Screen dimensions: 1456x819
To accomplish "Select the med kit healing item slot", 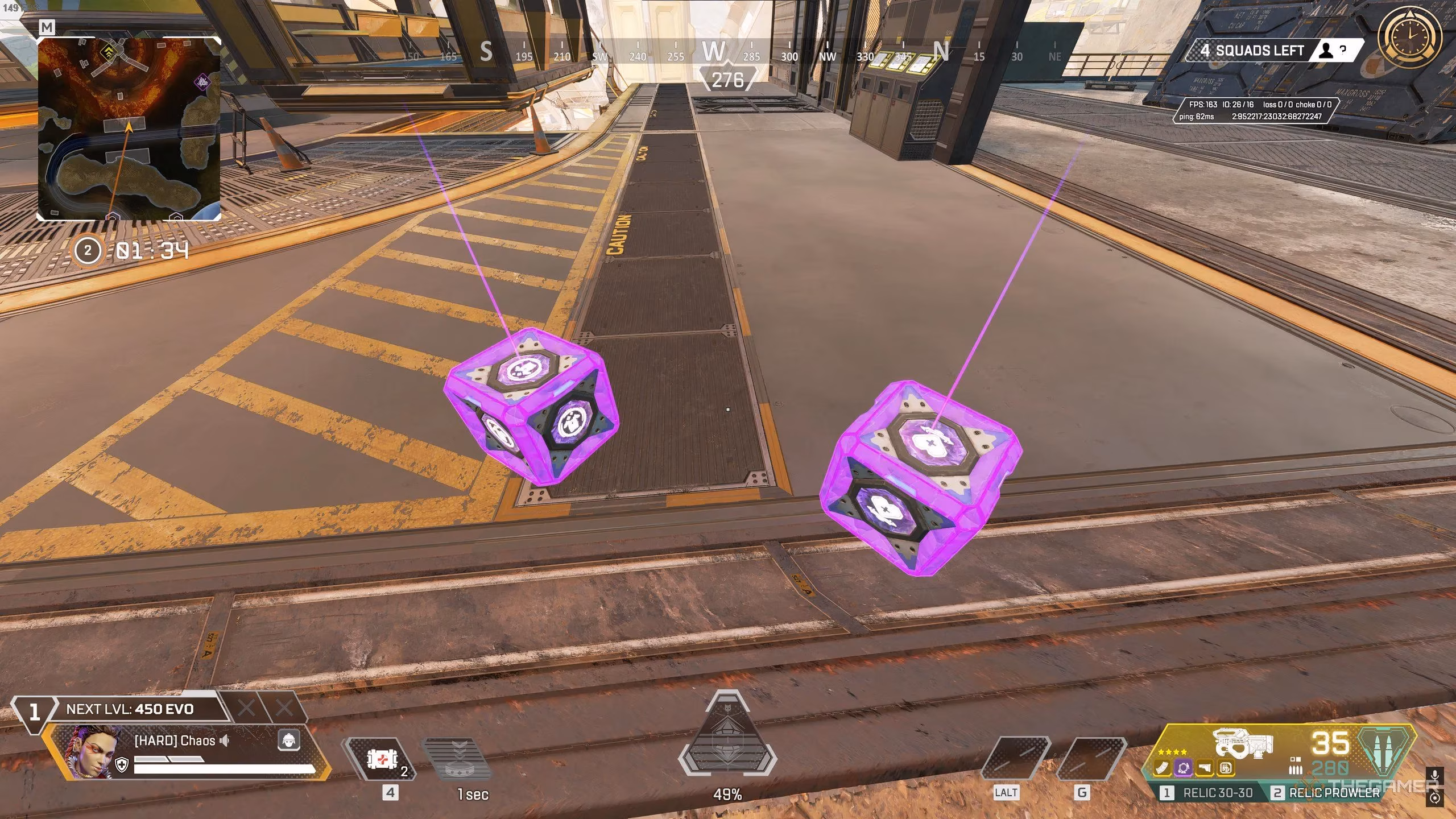I will click(381, 759).
